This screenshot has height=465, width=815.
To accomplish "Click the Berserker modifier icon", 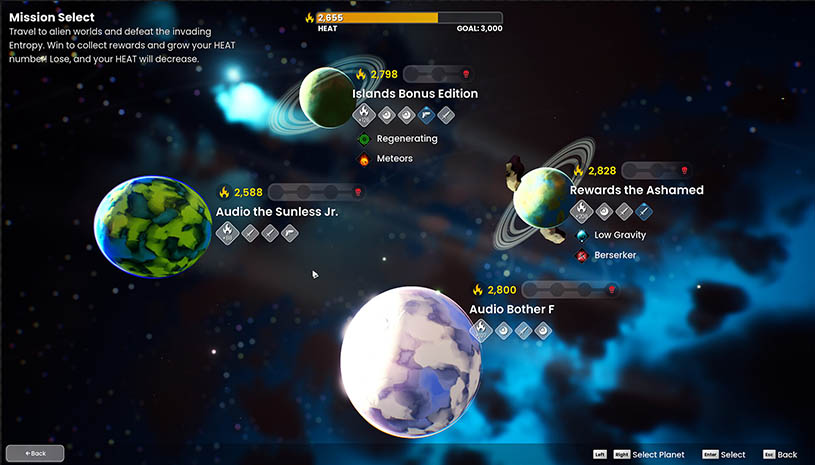I will tap(582, 256).
